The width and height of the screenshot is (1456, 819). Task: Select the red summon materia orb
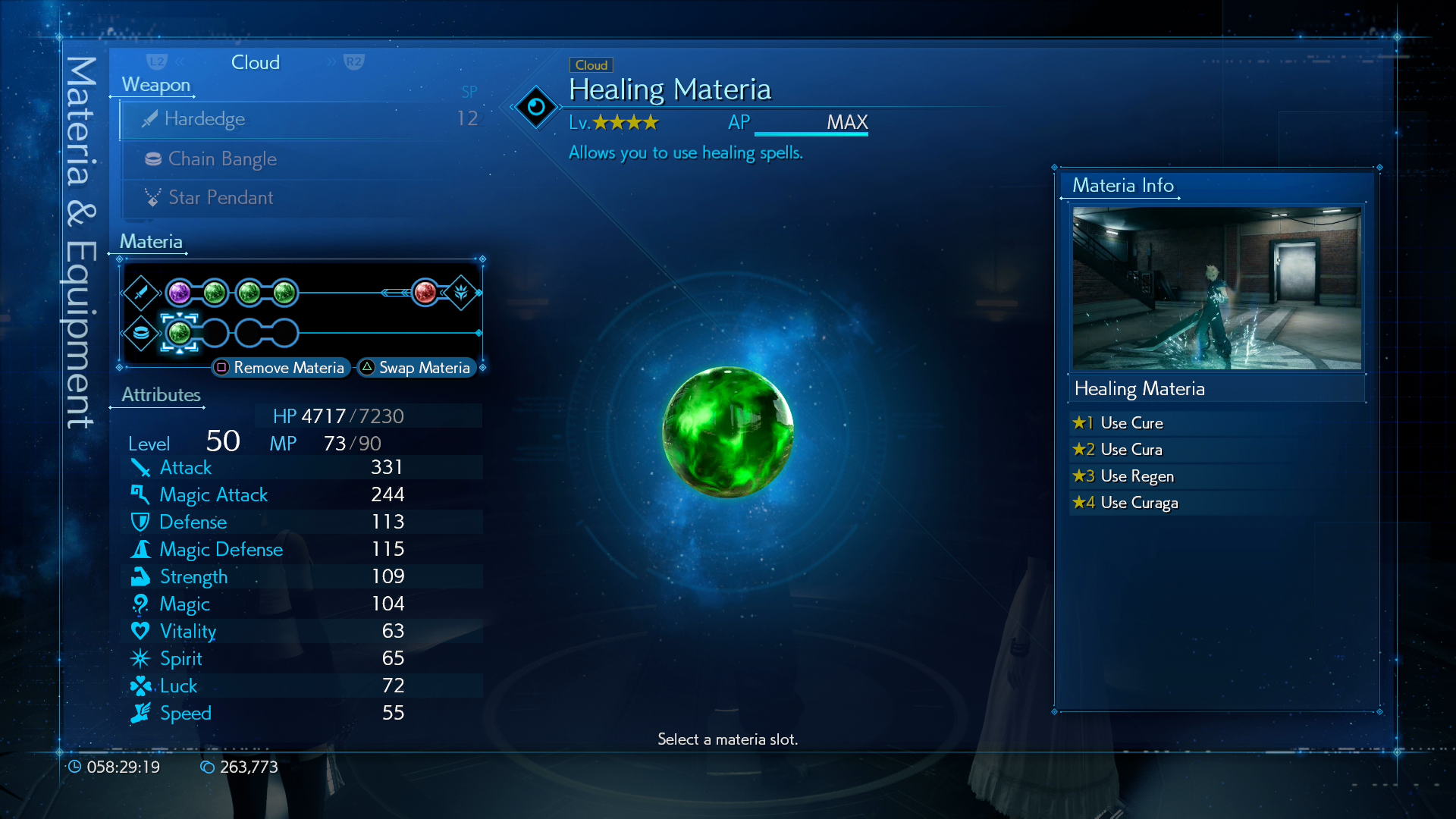coord(425,292)
